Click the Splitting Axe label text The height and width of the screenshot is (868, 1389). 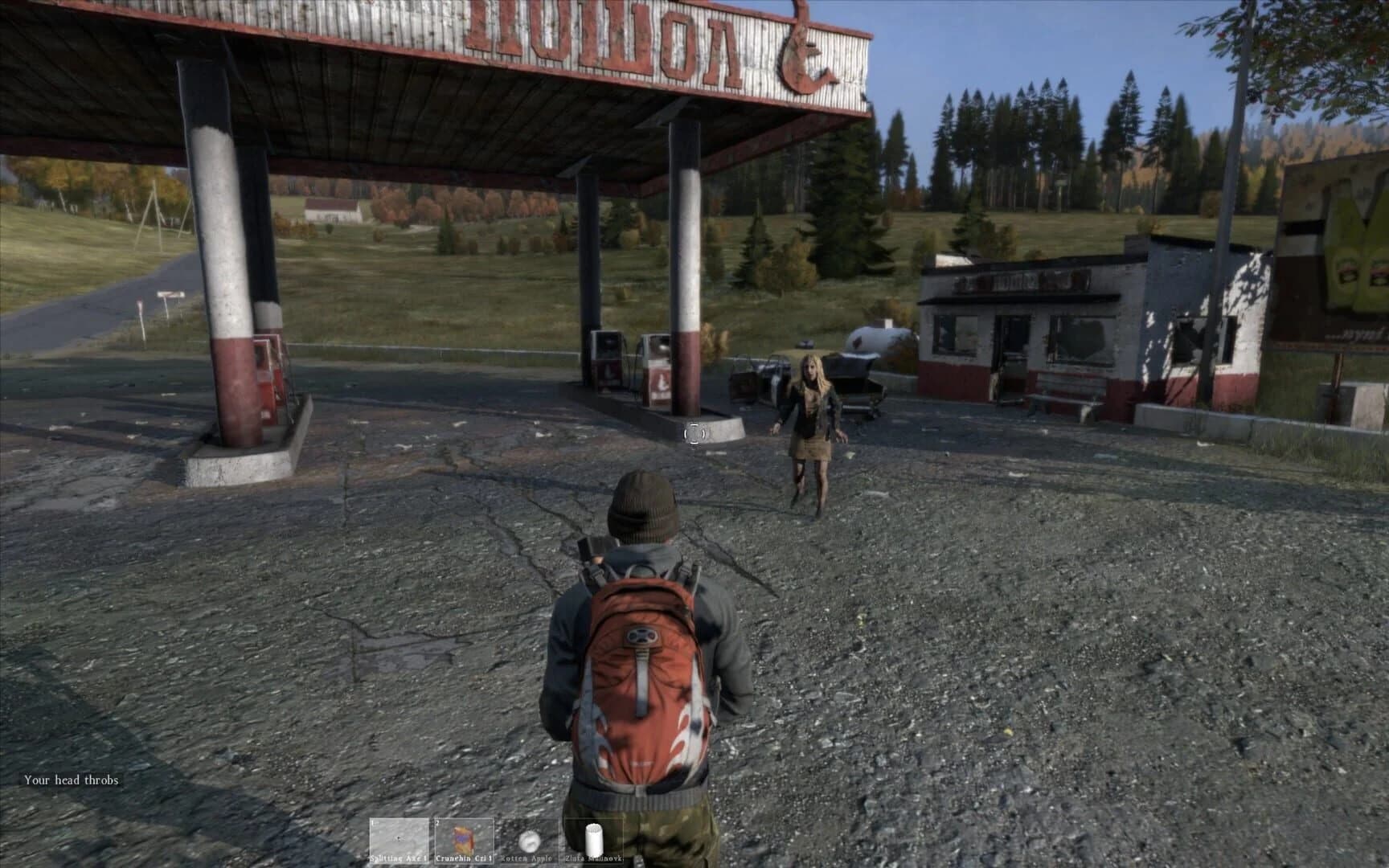pyautogui.click(x=399, y=858)
